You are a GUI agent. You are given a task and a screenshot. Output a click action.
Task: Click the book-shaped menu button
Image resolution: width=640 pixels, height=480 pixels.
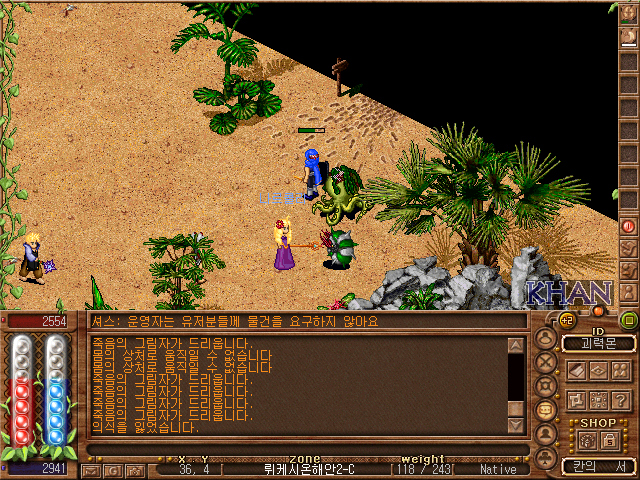tap(577, 370)
